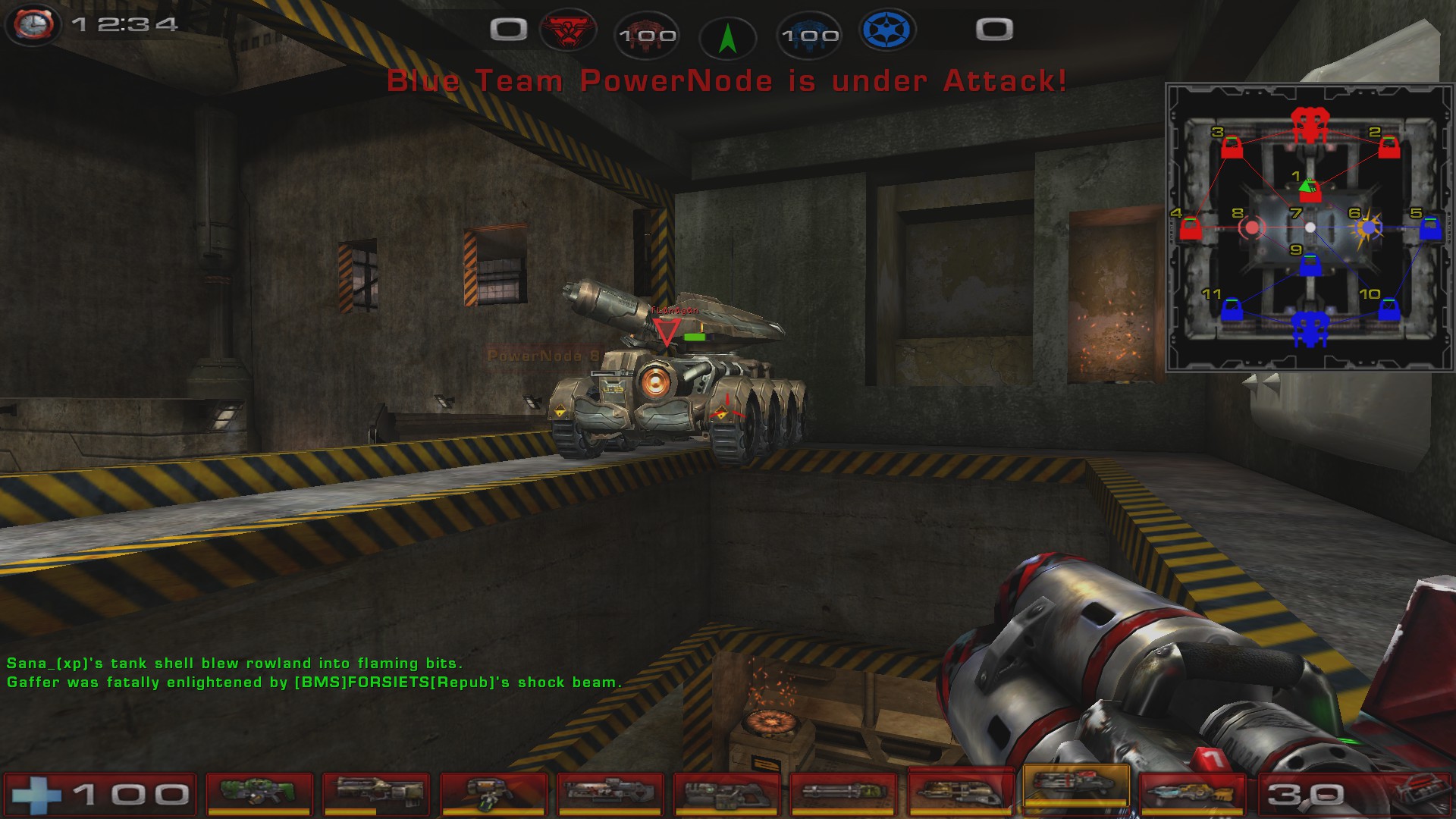Select PowerNode 3 on the minimap
This screenshot has height=819, width=1456.
click(1232, 147)
